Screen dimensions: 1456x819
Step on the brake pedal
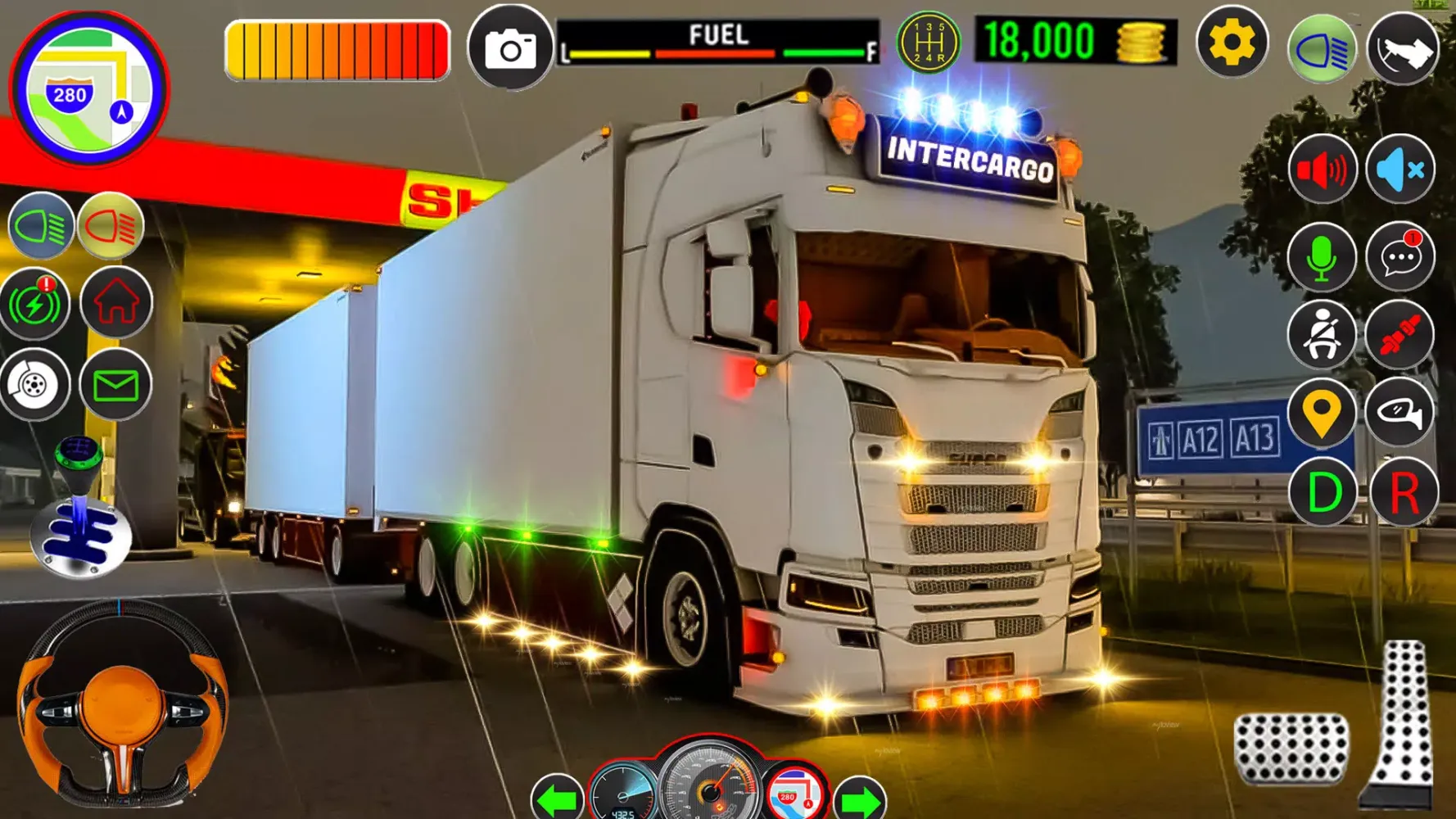coord(1291,748)
